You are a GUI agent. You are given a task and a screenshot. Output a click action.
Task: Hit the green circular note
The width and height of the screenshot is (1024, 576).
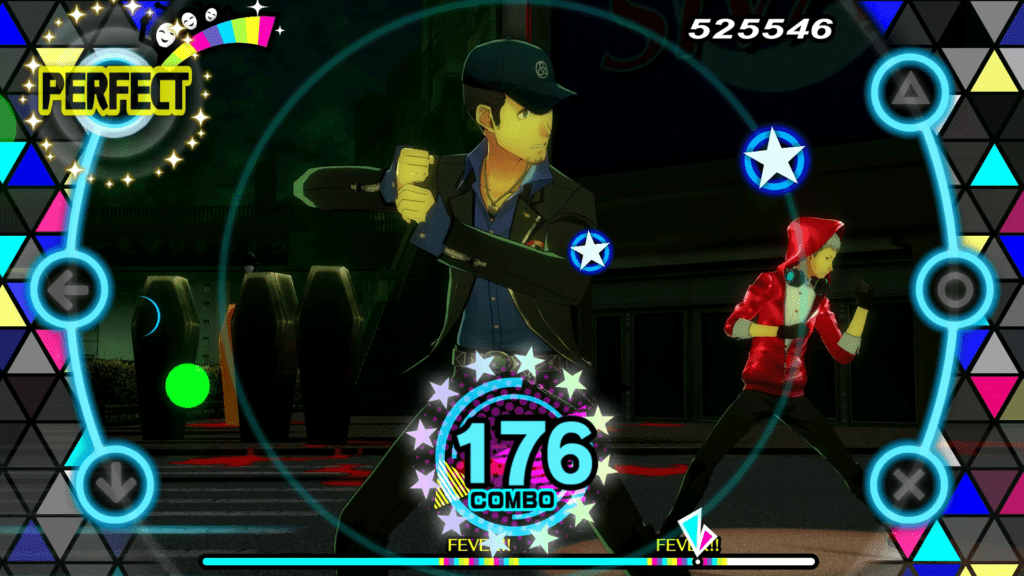(187, 384)
